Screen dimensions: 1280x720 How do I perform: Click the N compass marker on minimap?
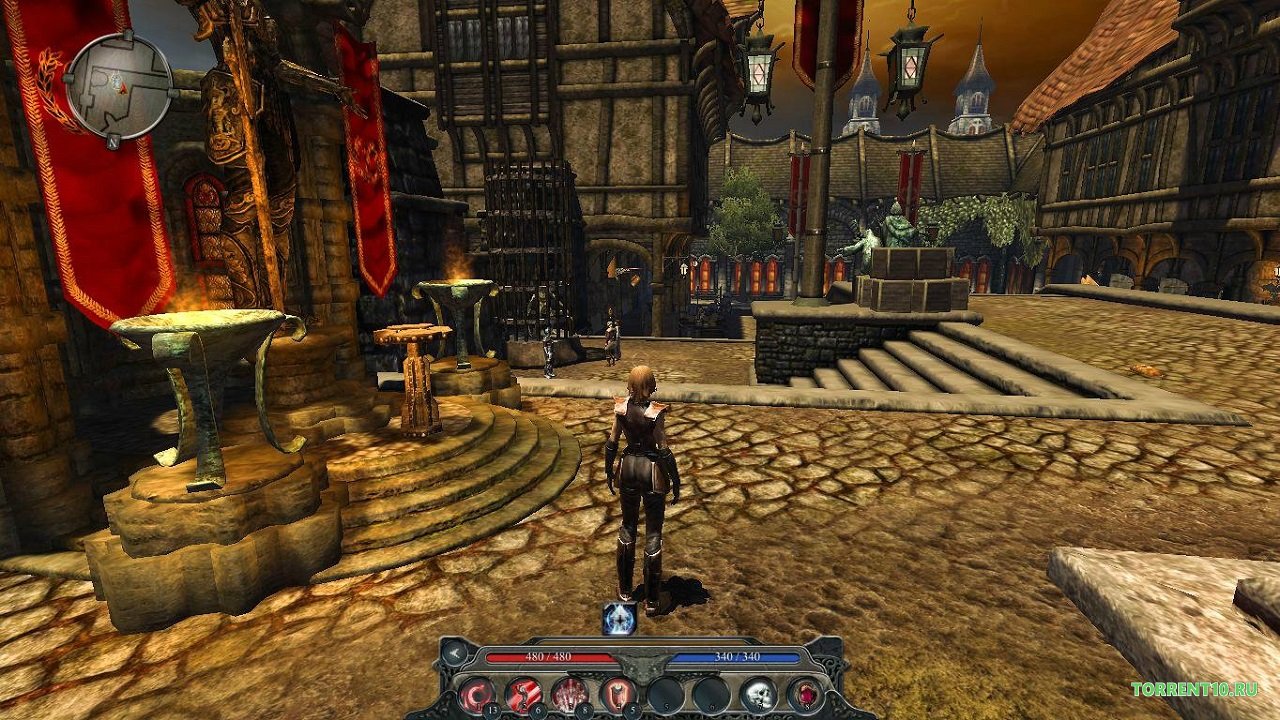[115, 143]
